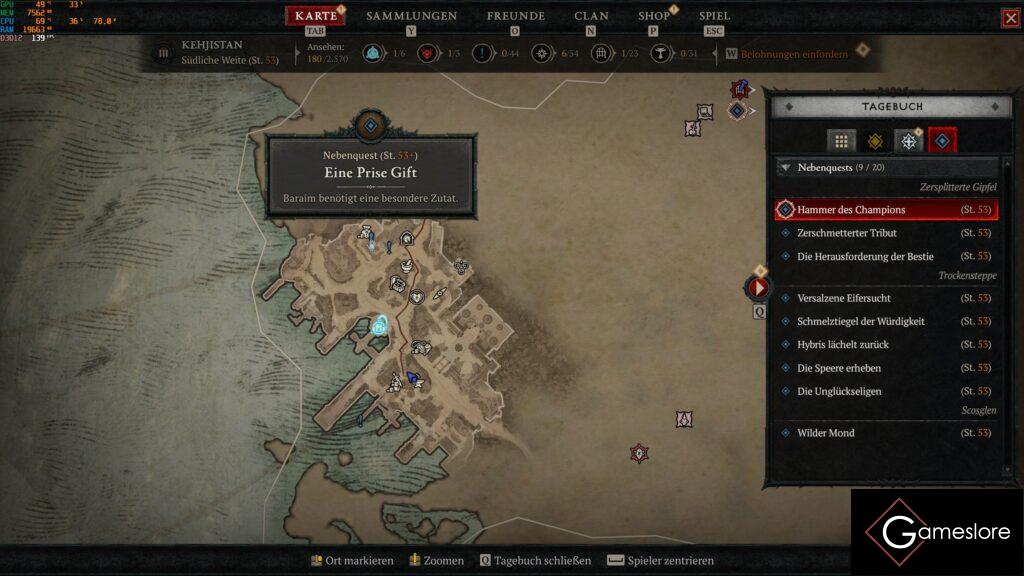
Task: Open the grid-icon journal filter tab
Action: point(841,142)
